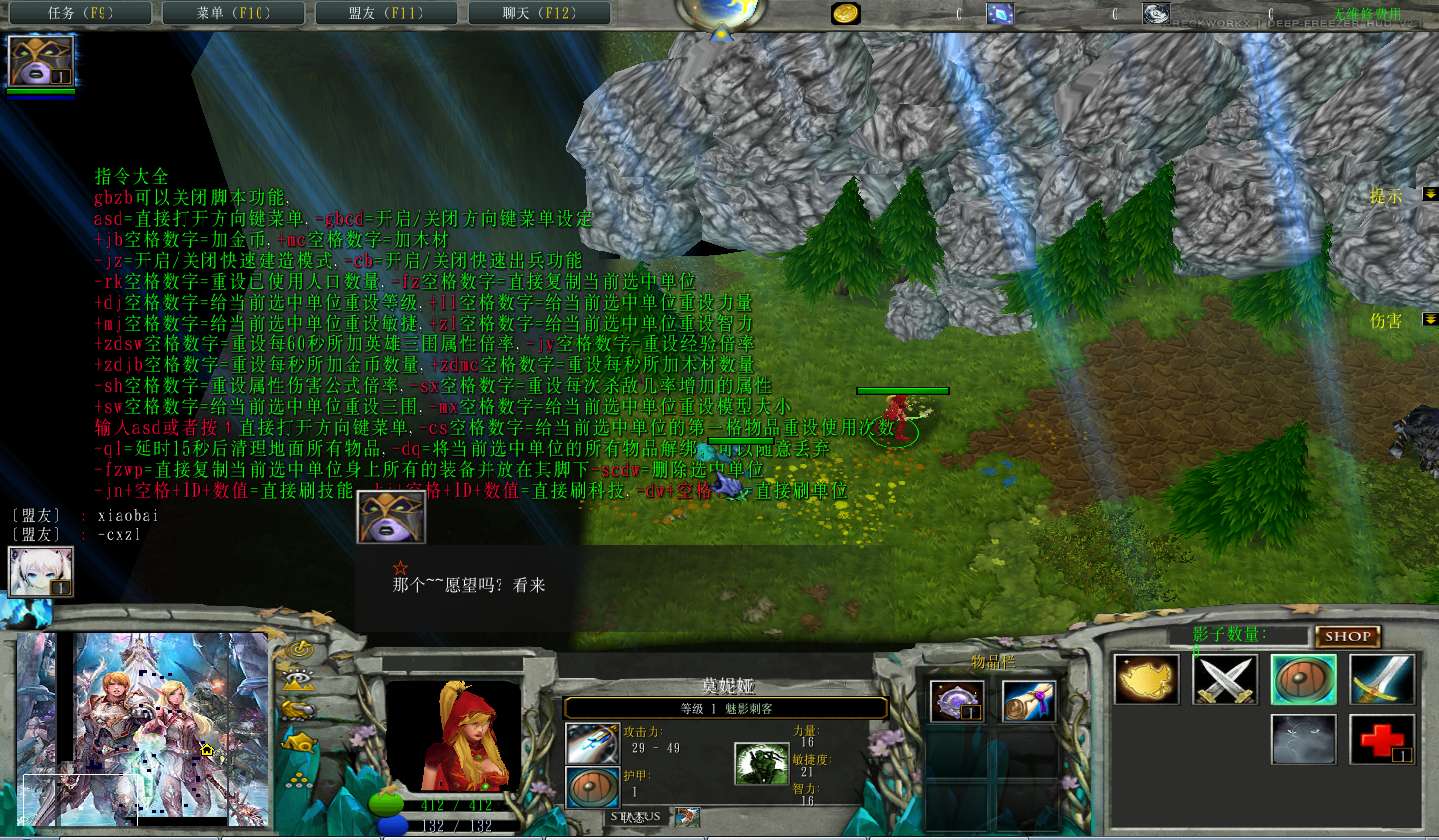Open the 盟友 (F11) allies menu

pyautogui.click(x=384, y=13)
